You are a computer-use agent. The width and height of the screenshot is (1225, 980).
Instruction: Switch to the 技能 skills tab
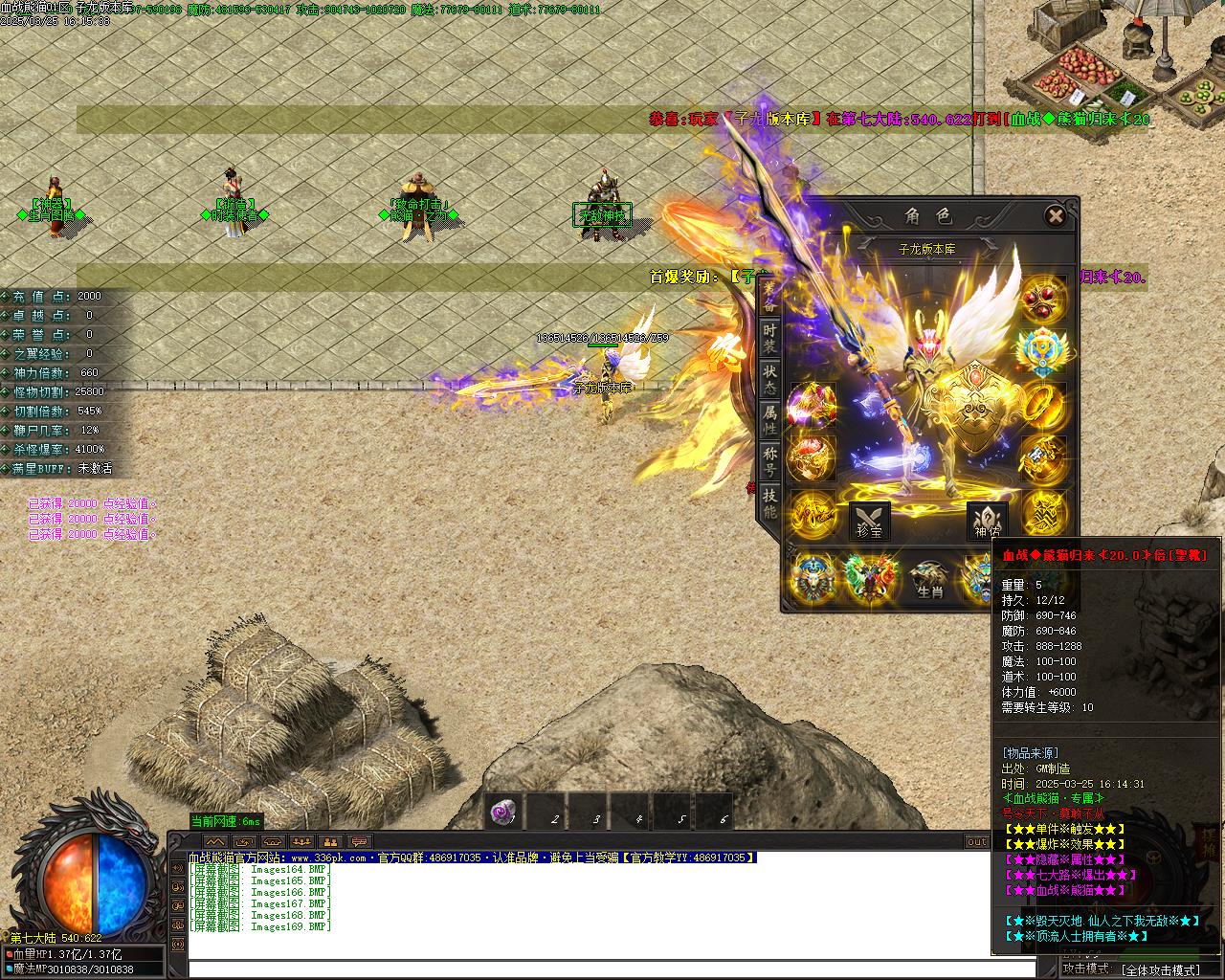pos(769,503)
